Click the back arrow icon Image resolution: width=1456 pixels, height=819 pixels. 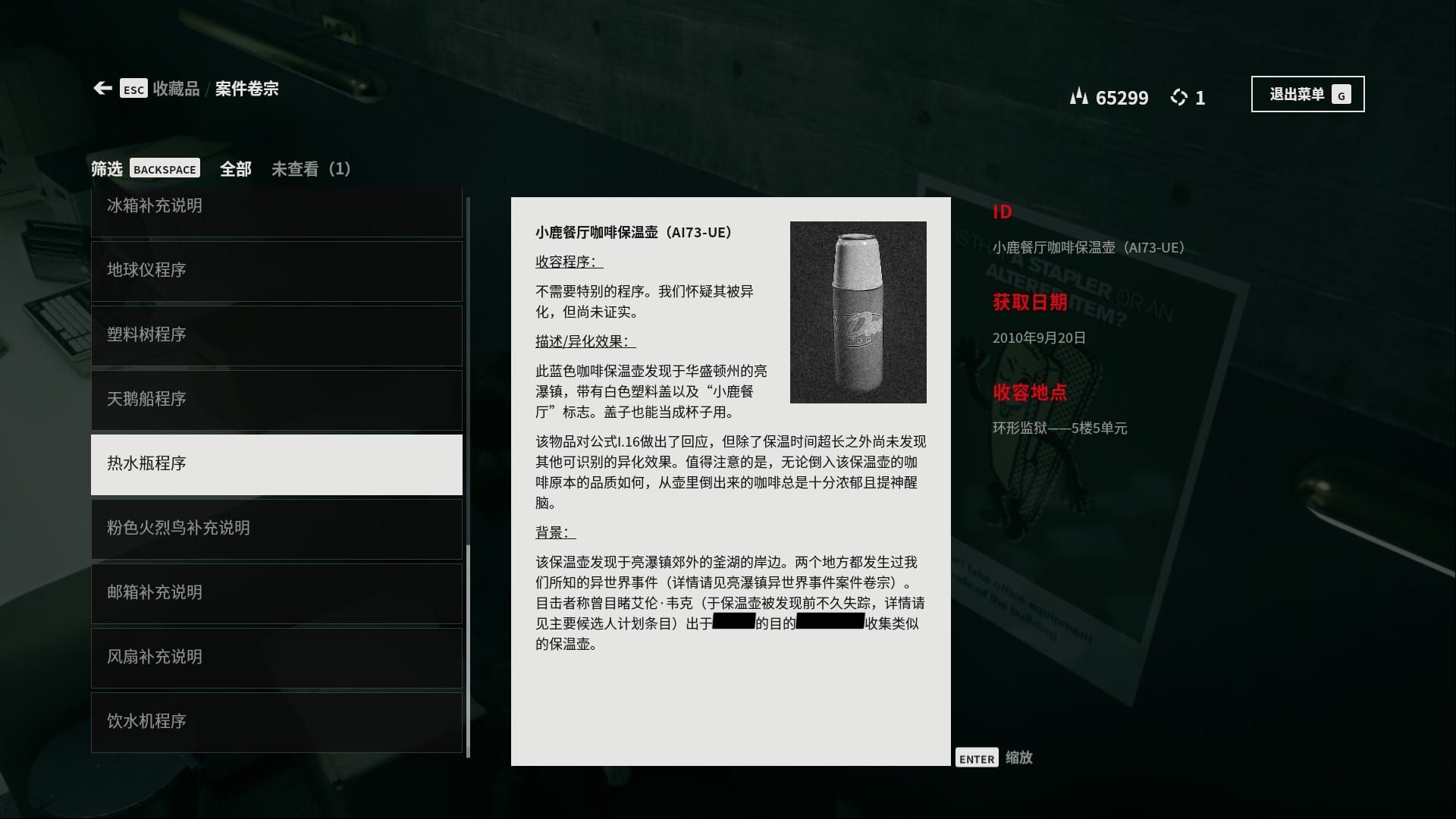coord(102,88)
